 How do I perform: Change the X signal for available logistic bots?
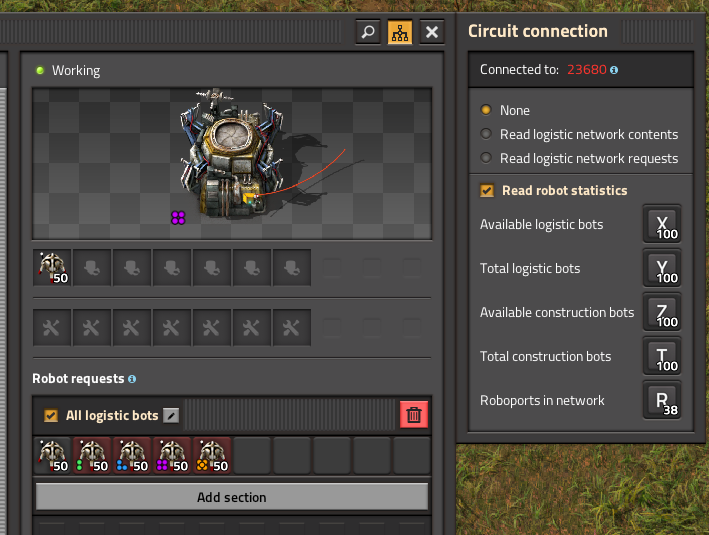click(x=662, y=225)
